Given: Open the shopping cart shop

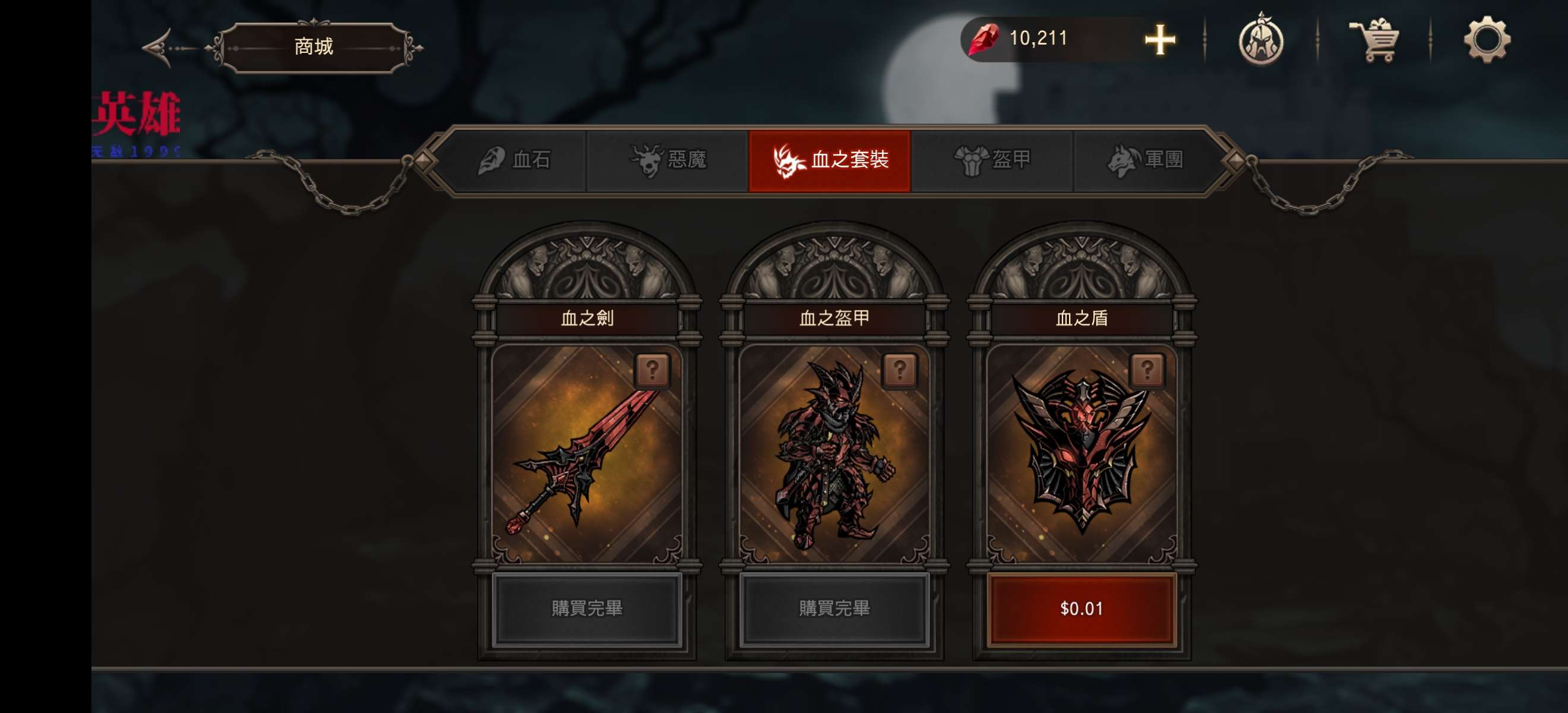Looking at the screenshot, I should [x=1374, y=40].
